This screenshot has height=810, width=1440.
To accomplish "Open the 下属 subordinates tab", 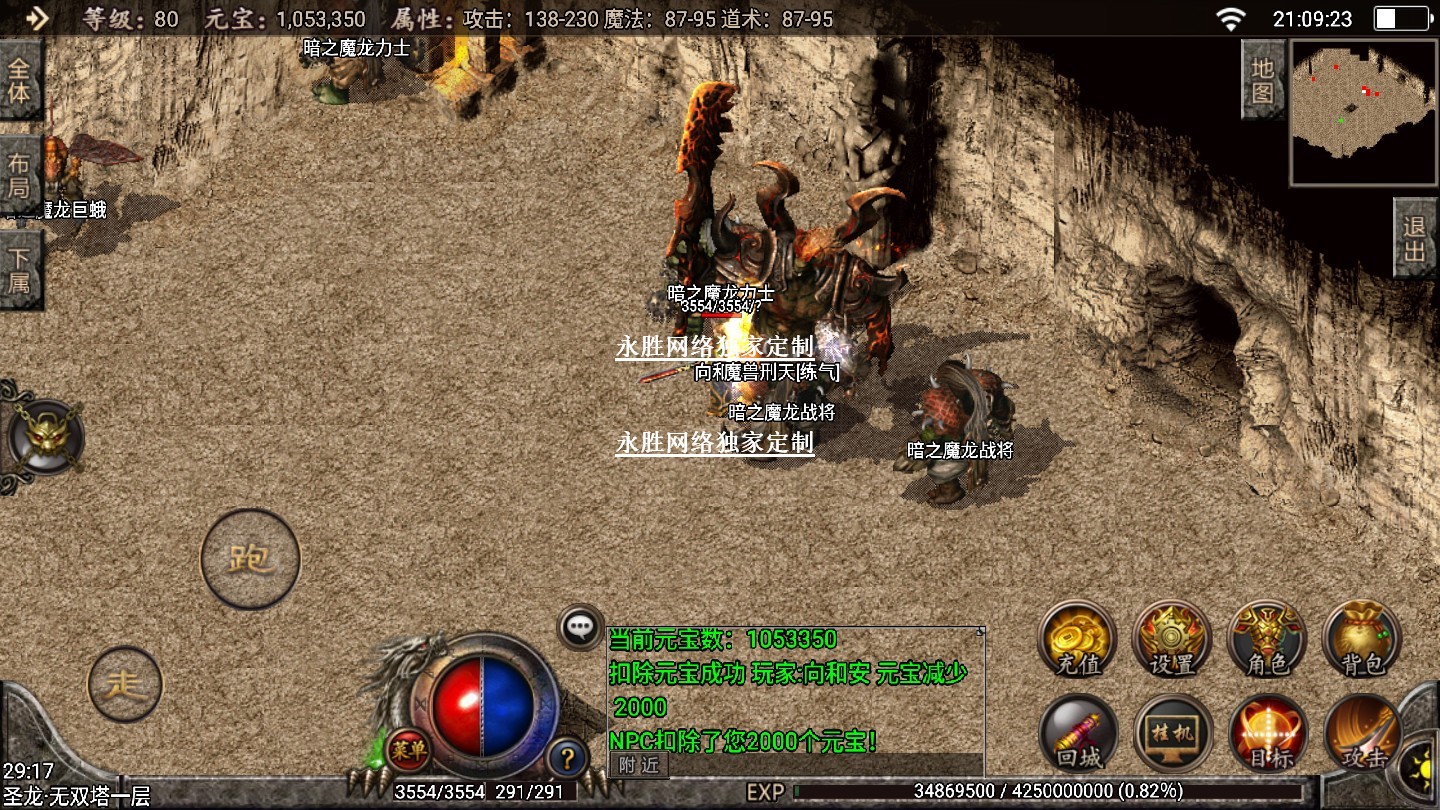I will pos(20,270).
